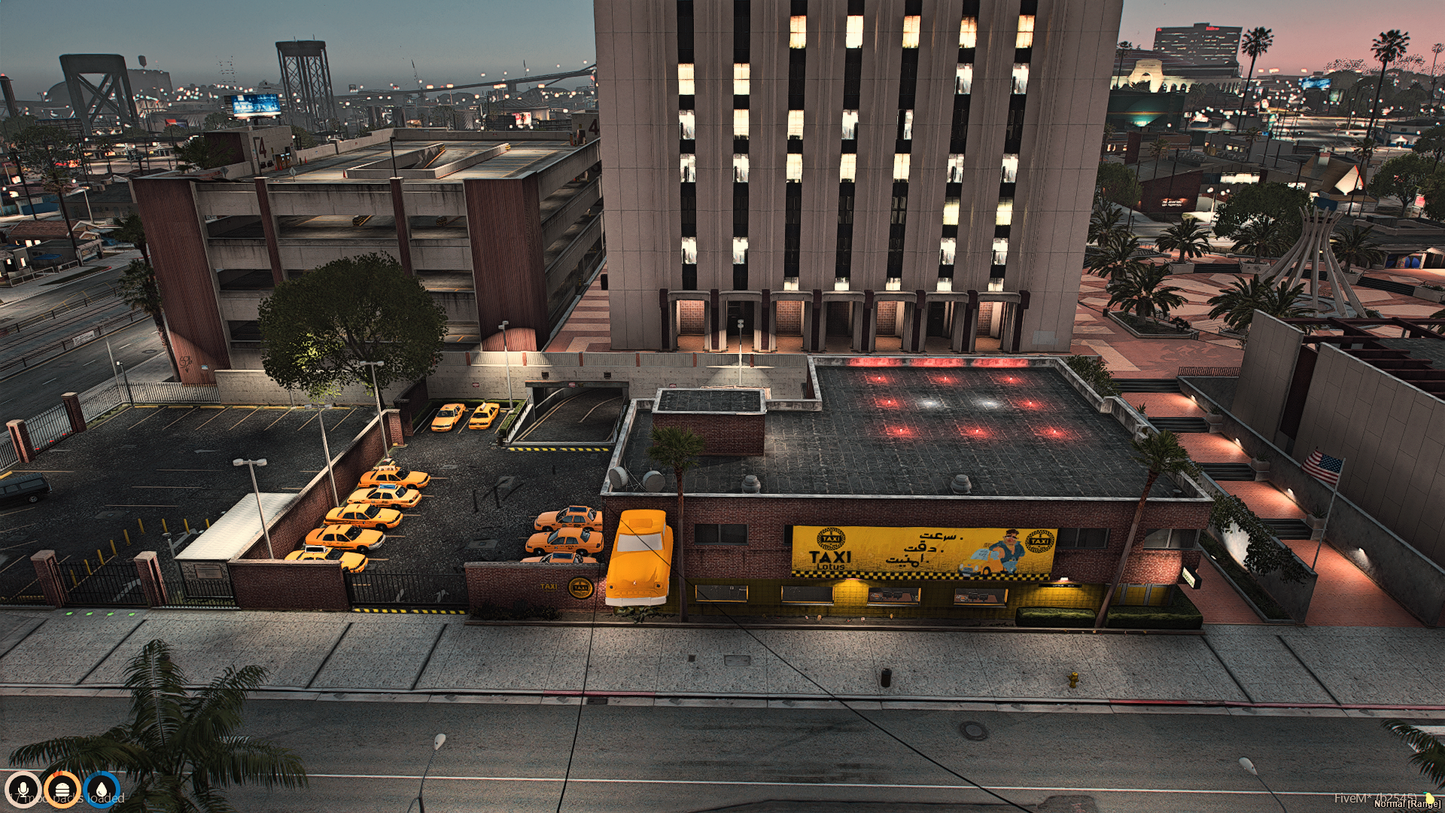
Task: Select the right TAXI roundel on the billboard
Action: pos(1038,540)
